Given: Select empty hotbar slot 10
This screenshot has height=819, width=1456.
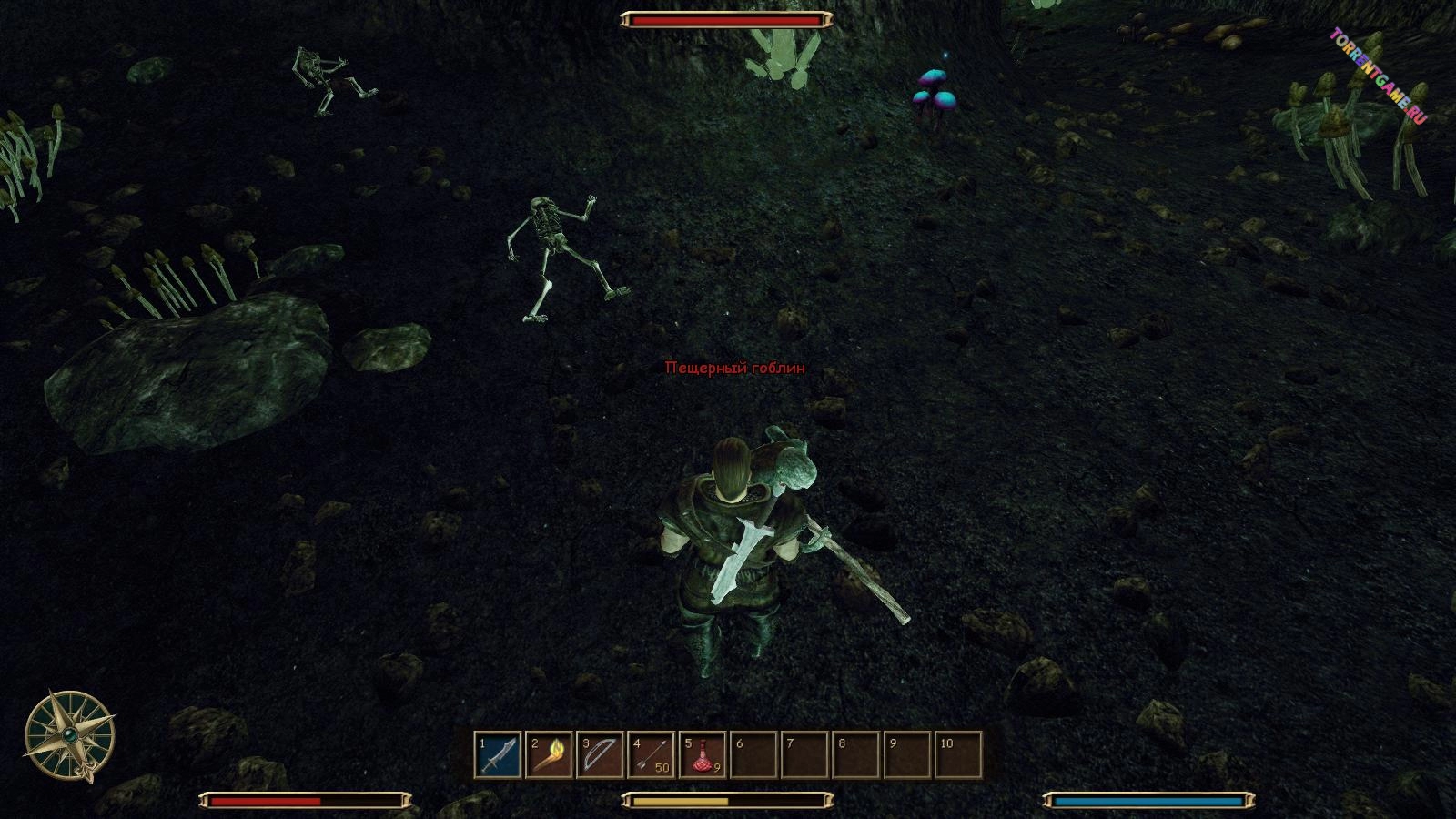Looking at the screenshot, I should 959,755.
